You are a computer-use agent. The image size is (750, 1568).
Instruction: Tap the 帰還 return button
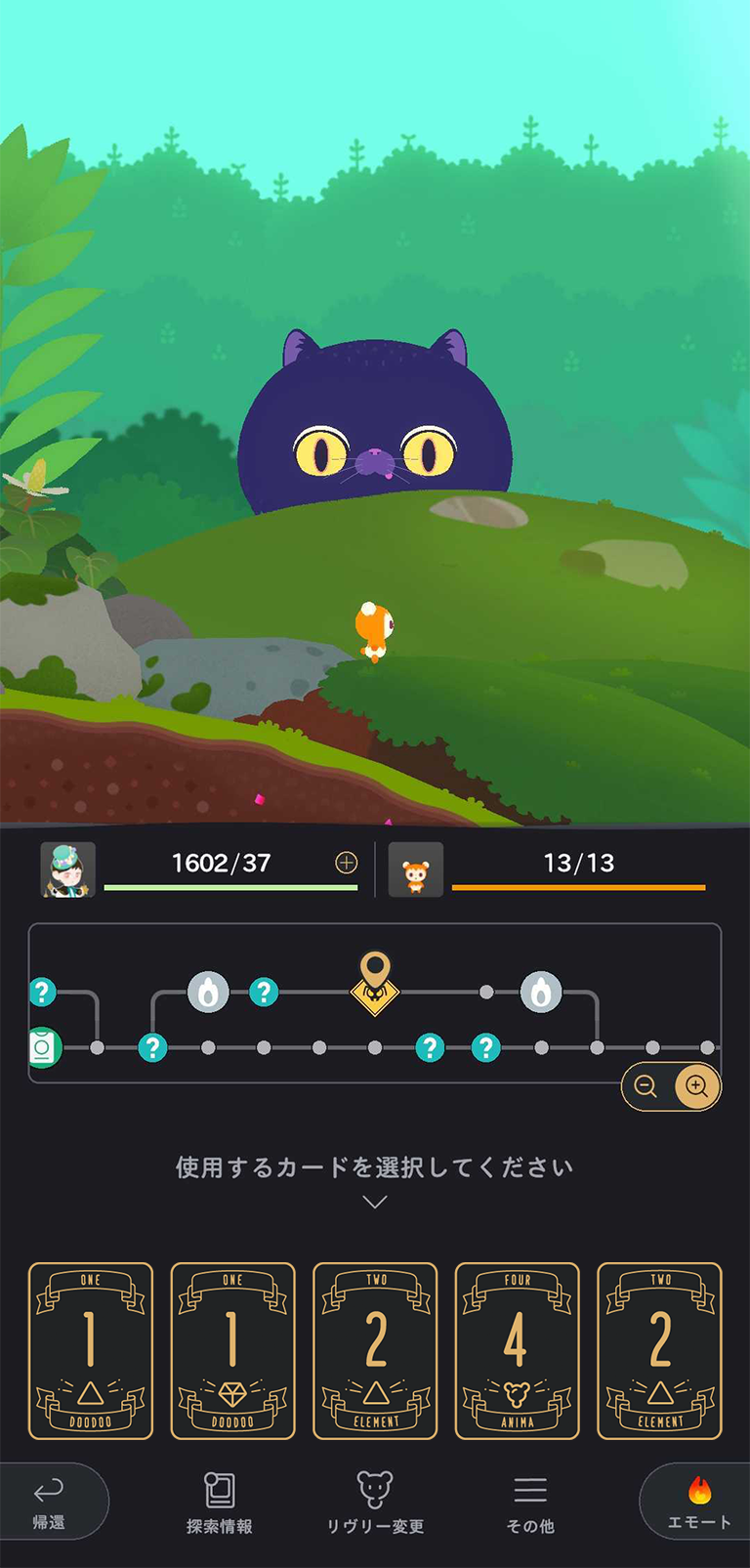coord(50,1502)
